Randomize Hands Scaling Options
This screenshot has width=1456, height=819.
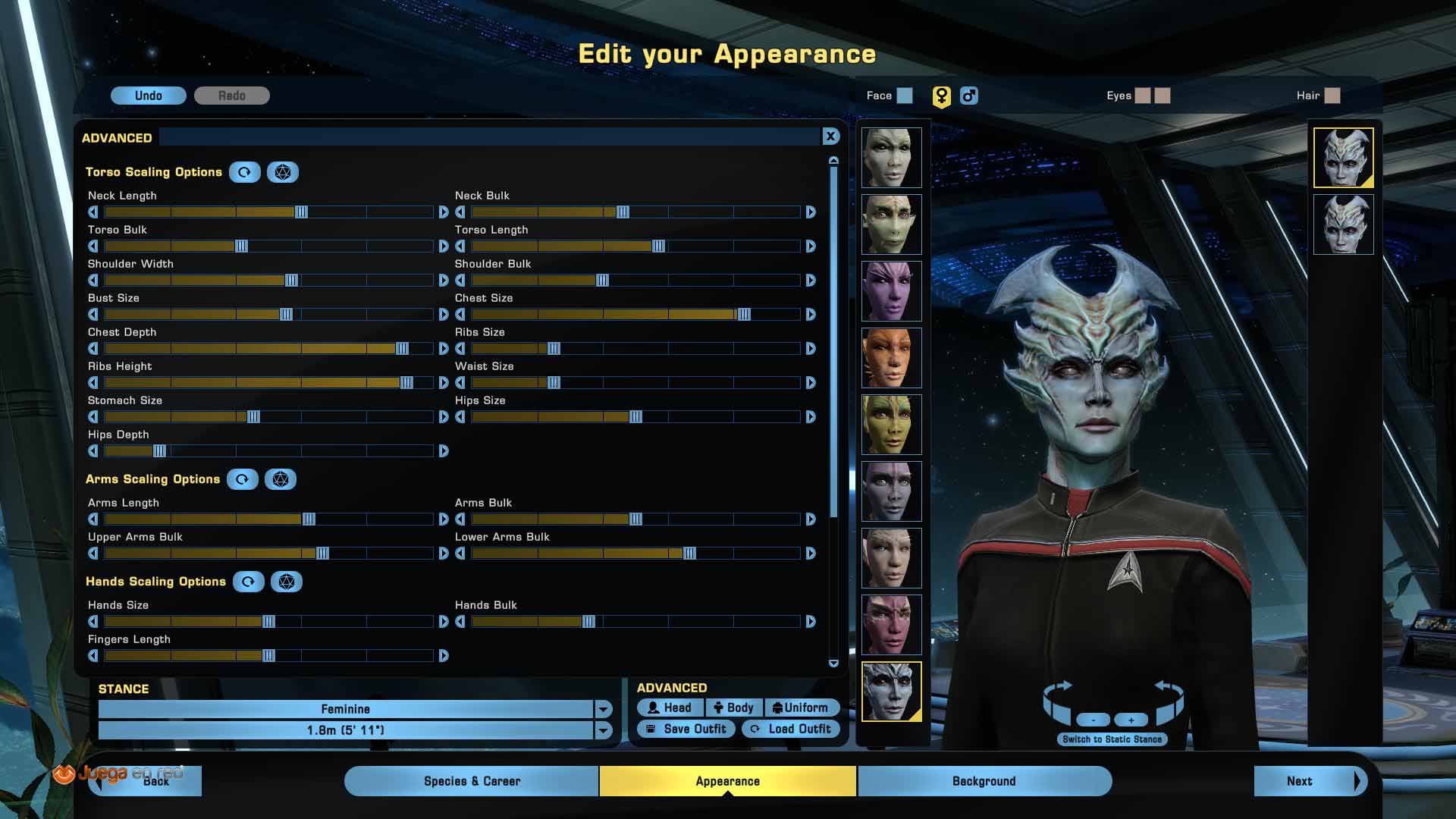coord(287,582)
